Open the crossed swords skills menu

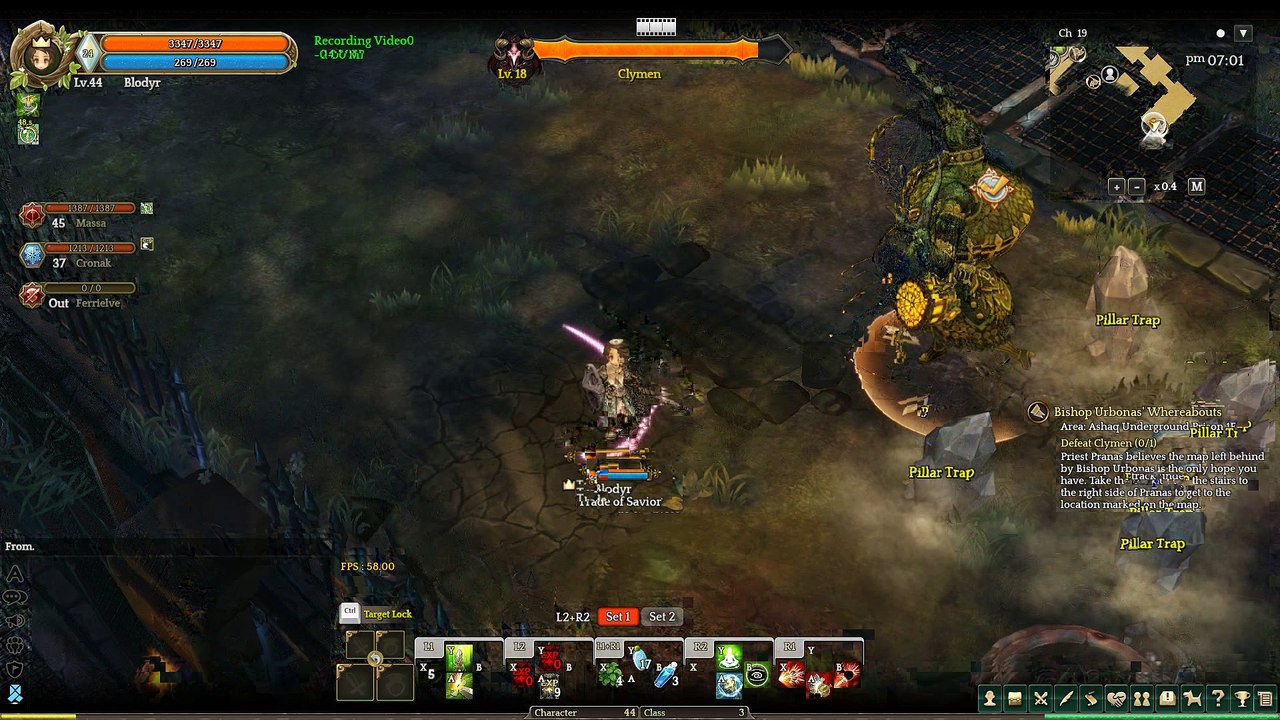[x=1041, y=699]
